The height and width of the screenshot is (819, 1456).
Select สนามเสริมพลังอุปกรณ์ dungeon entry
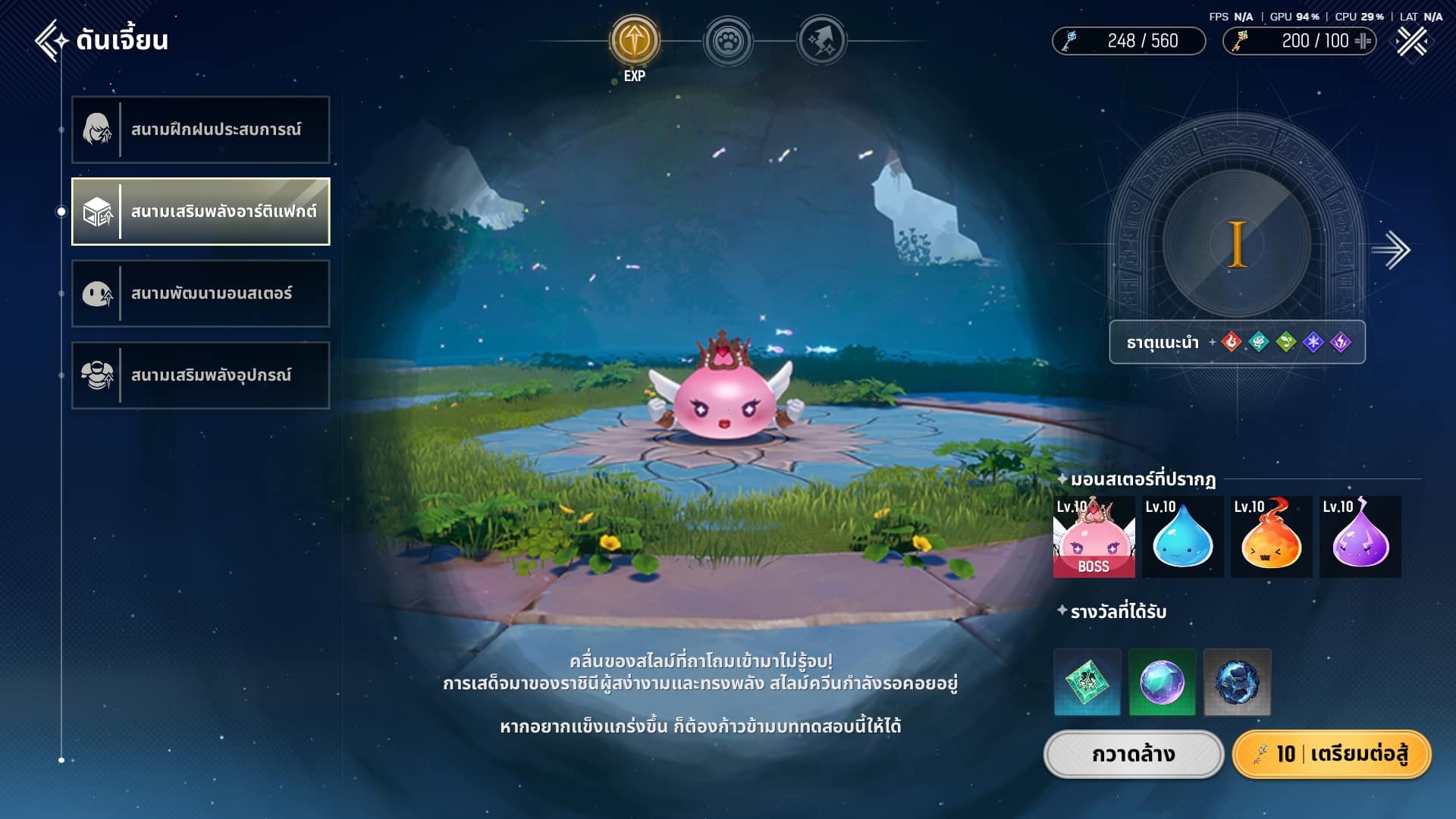coord(201,375)
